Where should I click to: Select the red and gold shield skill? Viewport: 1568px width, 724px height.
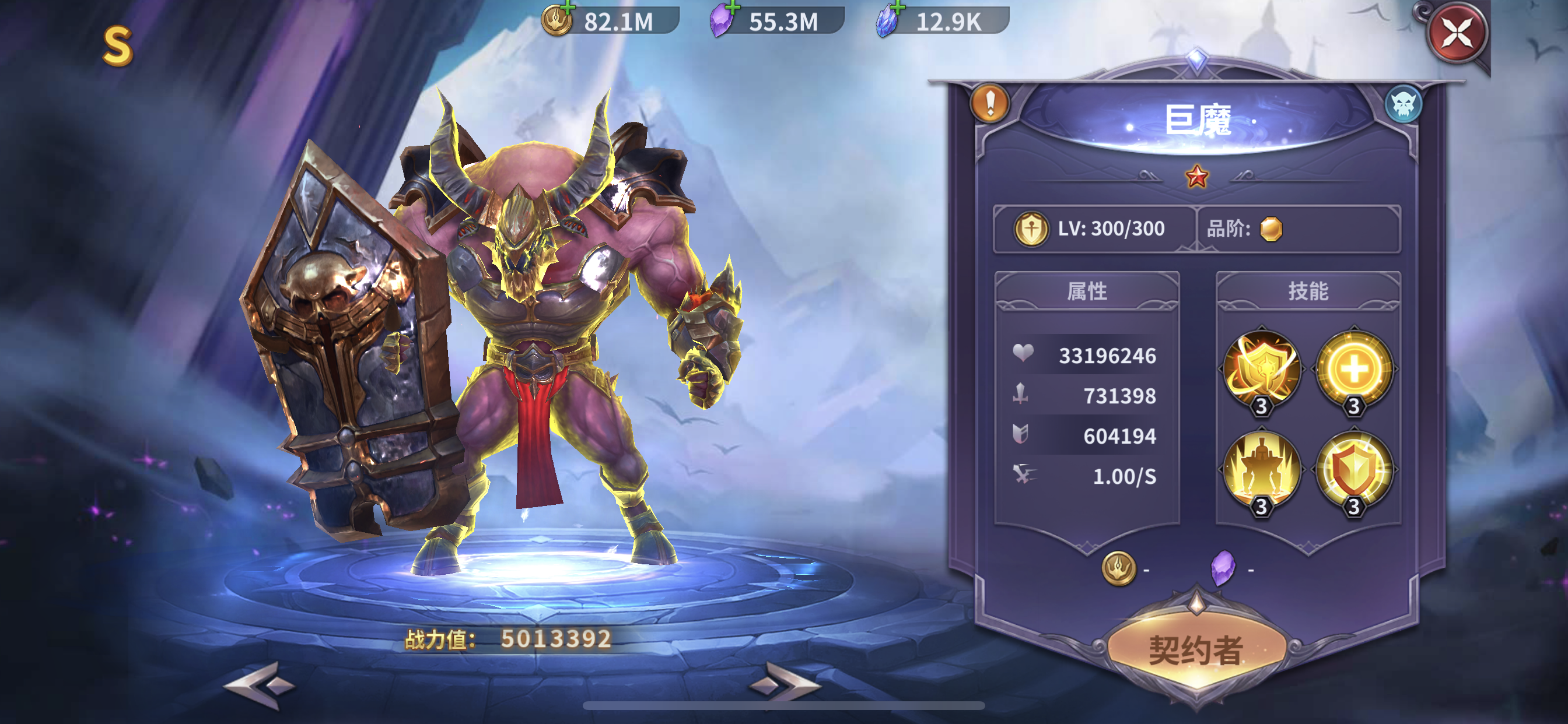pos(1354,469)
